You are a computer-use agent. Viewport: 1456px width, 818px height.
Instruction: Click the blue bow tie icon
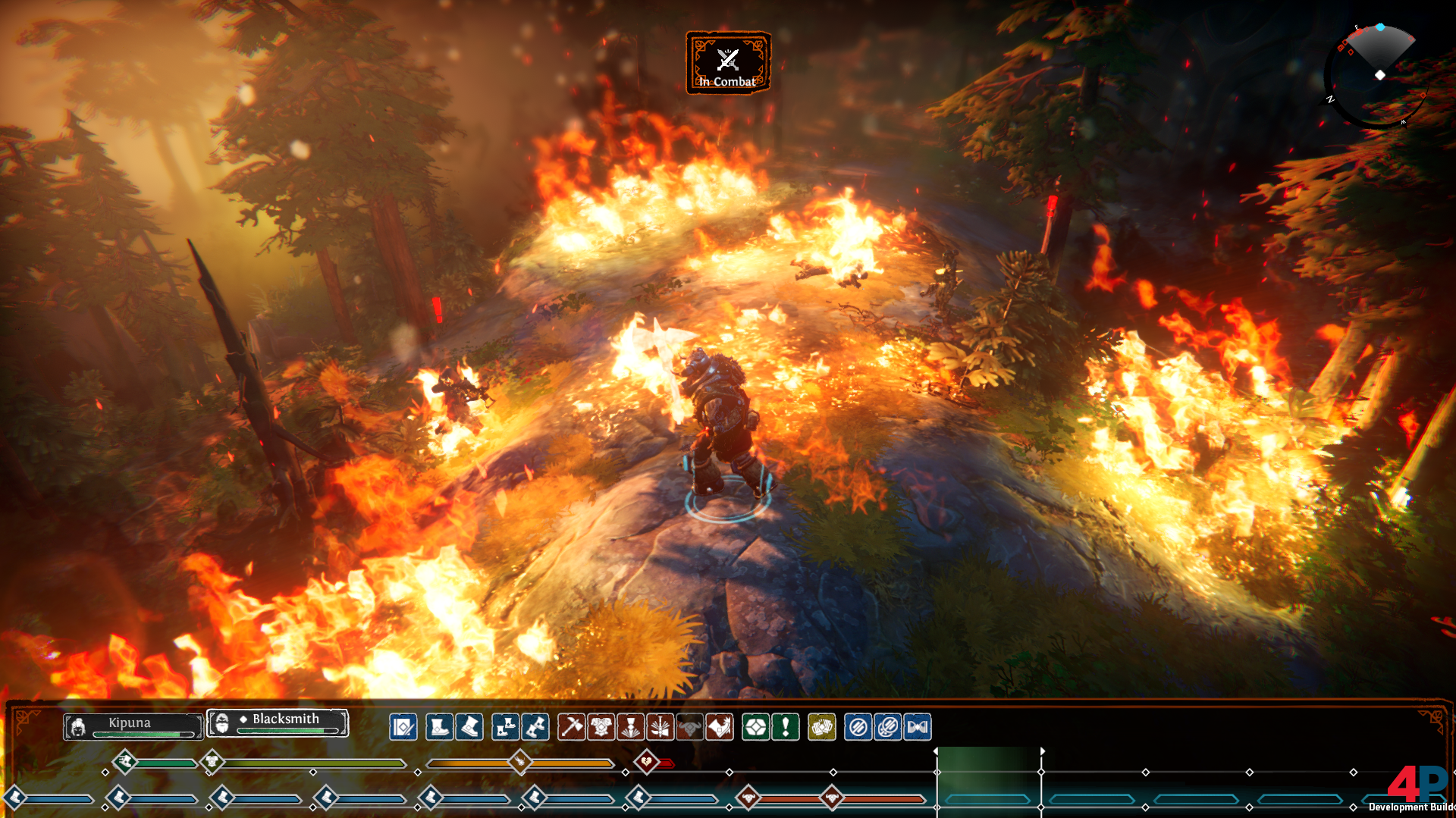(917, 727)
